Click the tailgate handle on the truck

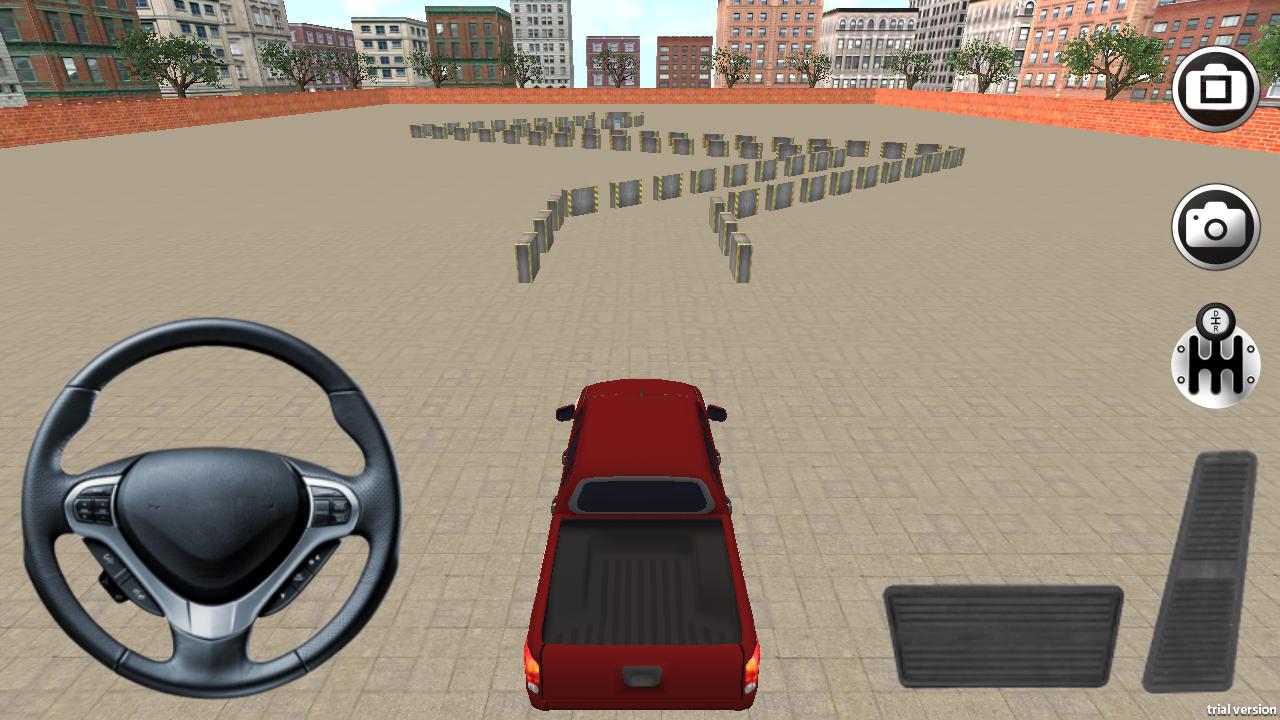pos(640,677)
